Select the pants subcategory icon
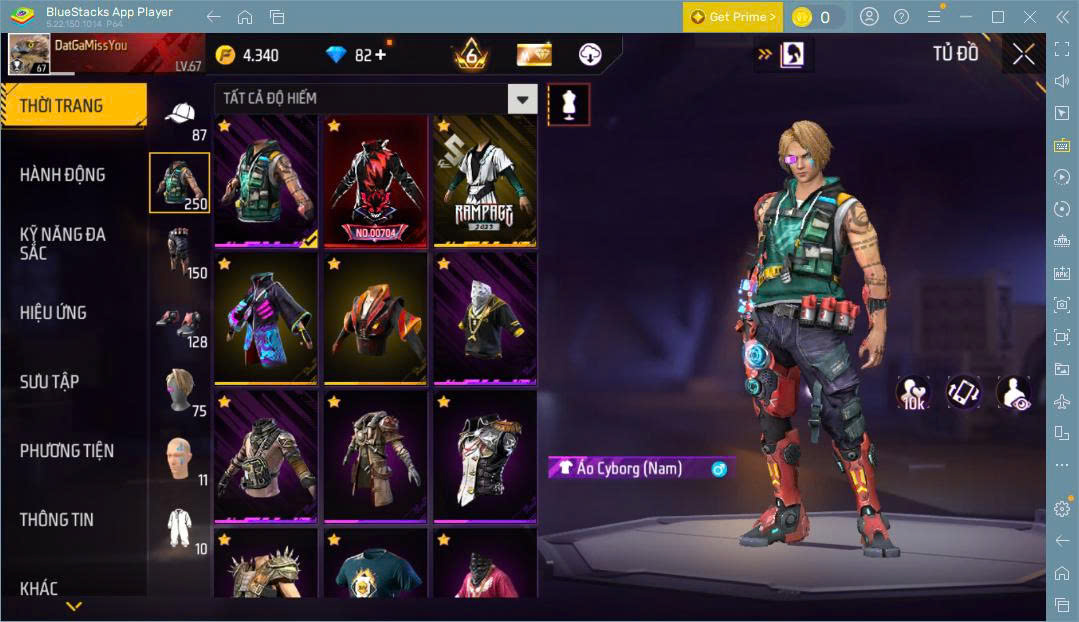Screen dimensions: 1079x622 point(180,250)
